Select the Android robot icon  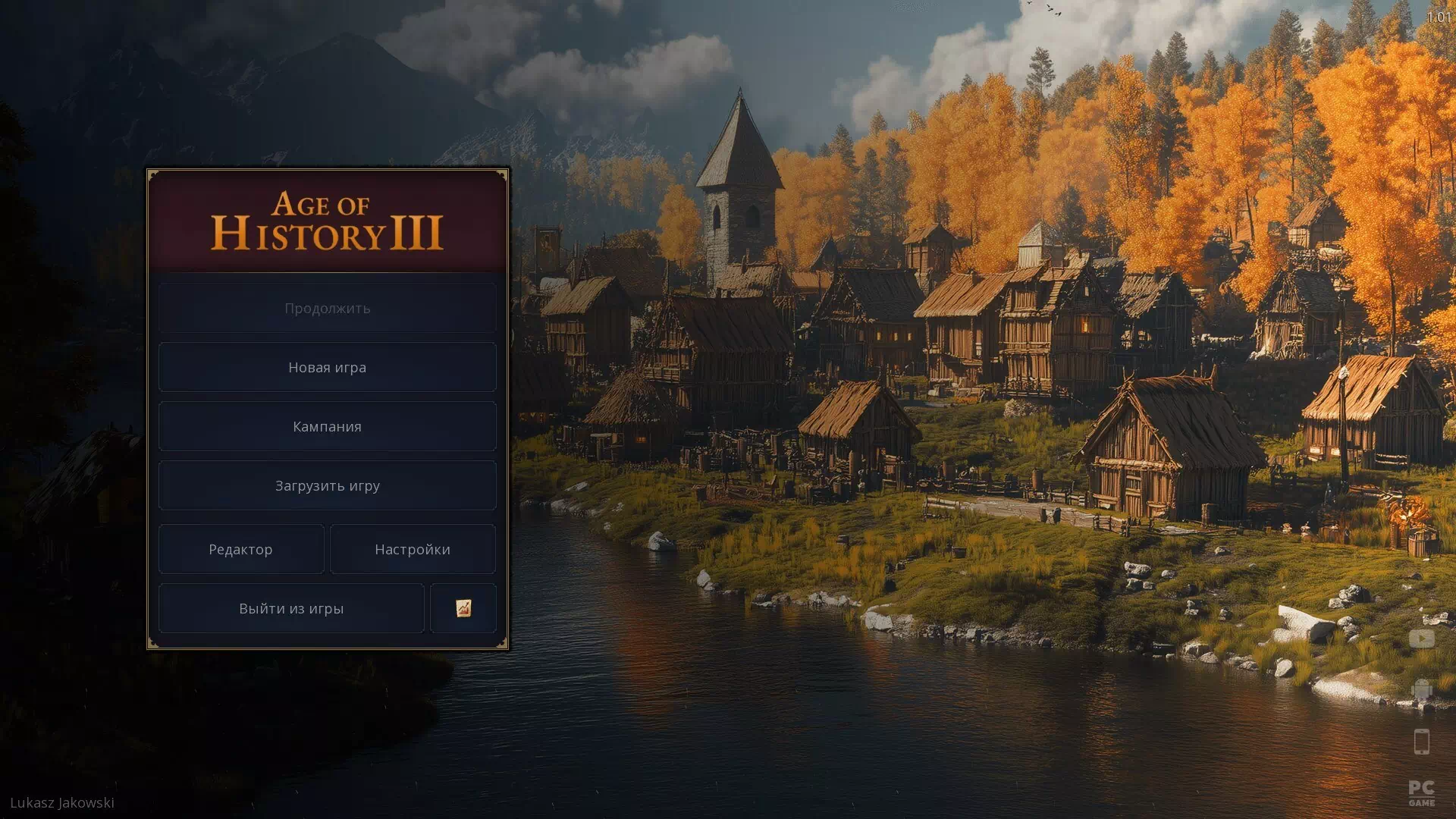coord(1422,687)
